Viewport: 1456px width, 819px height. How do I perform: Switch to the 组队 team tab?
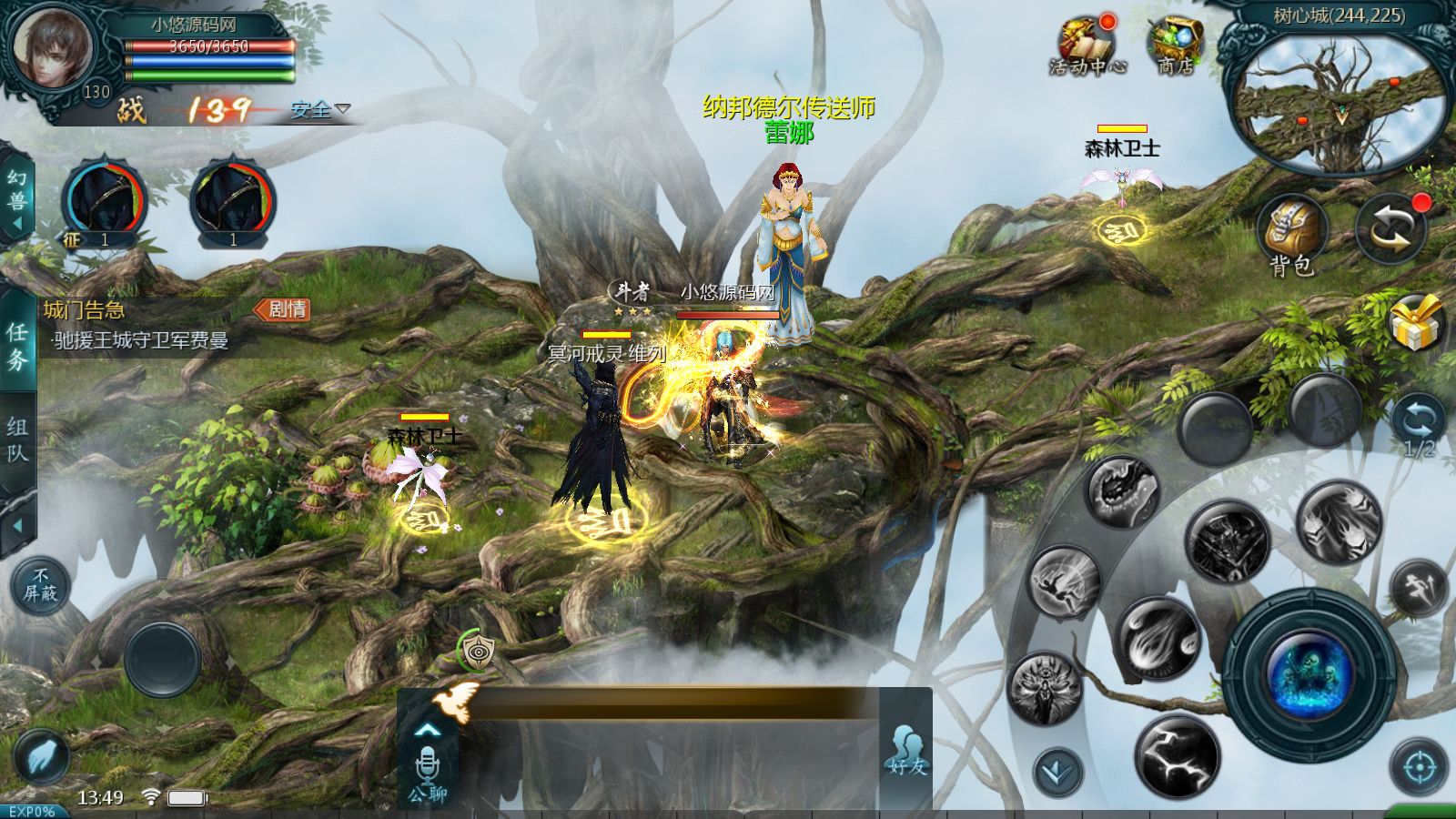17,440
